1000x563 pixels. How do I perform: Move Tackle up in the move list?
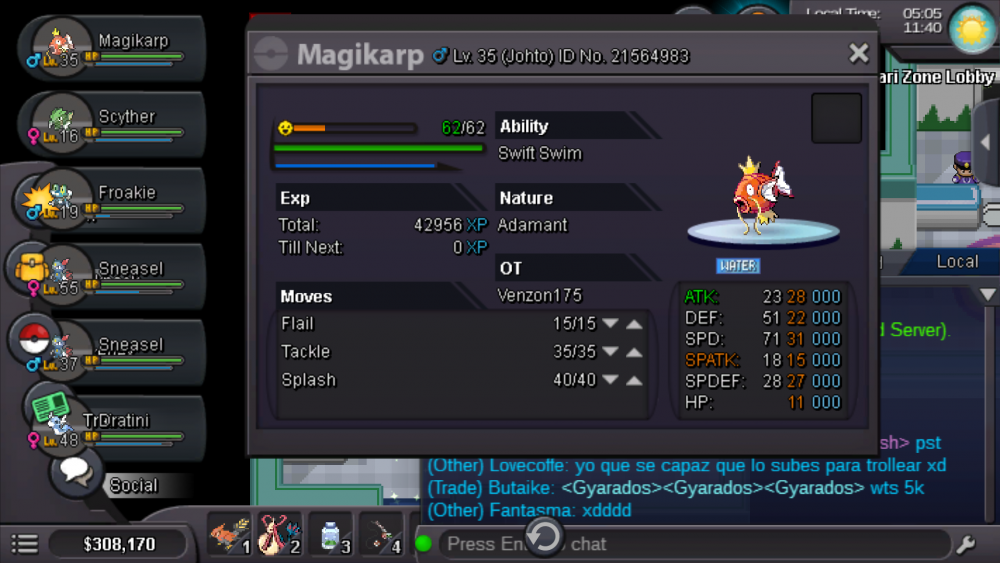click(634, 352)
